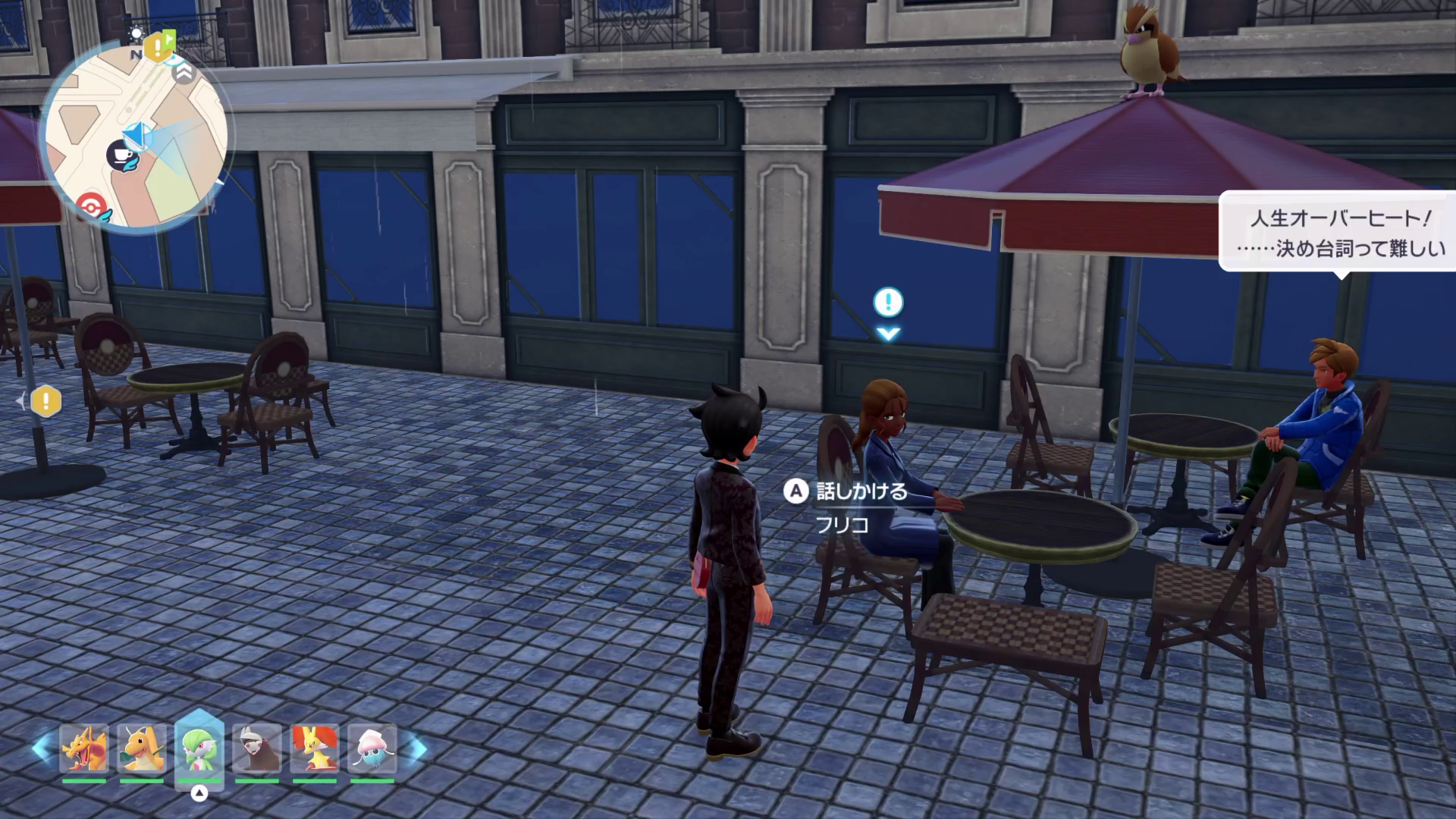This screenshot has width=1456, height=819.
Task: Cycle the party bar with the right arrow
Action: [x=416, y=748]
